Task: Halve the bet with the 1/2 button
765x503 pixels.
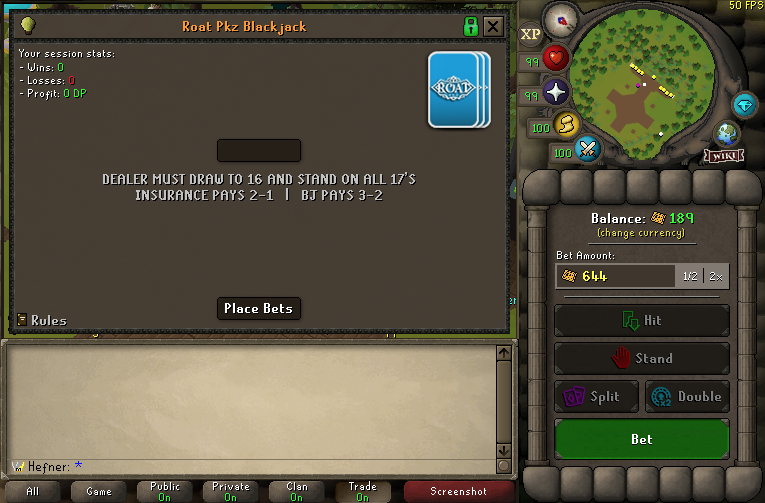Action: click(690, 276)
